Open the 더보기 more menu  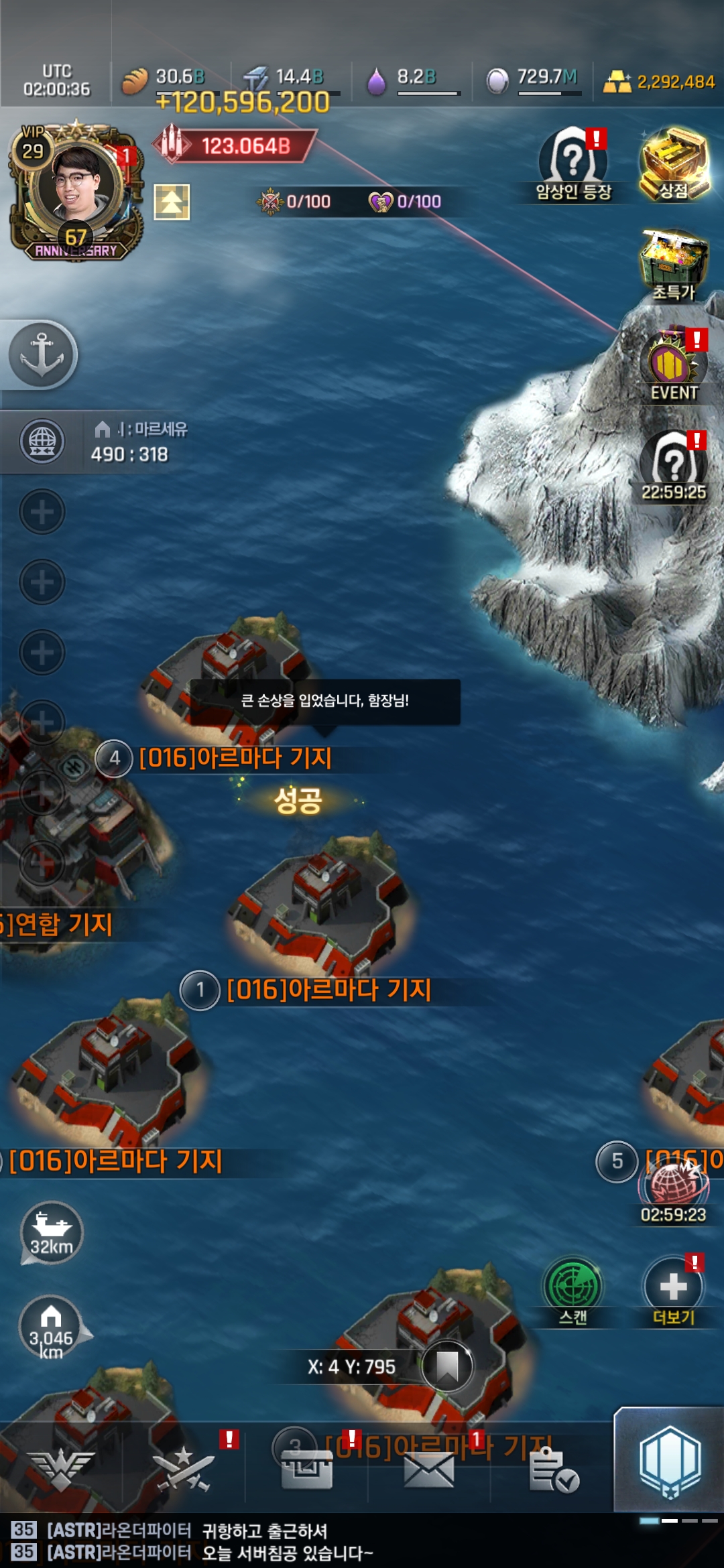point(673,1290)
